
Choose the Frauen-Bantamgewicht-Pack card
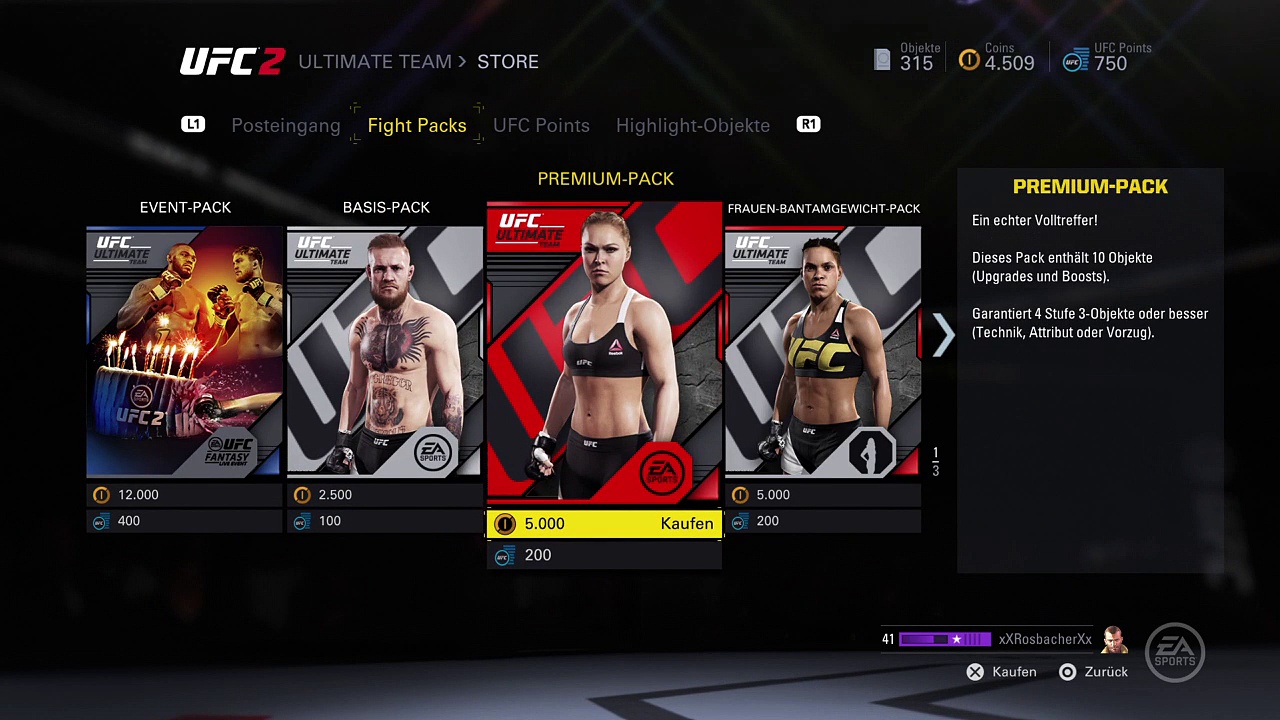pos(822,351)
